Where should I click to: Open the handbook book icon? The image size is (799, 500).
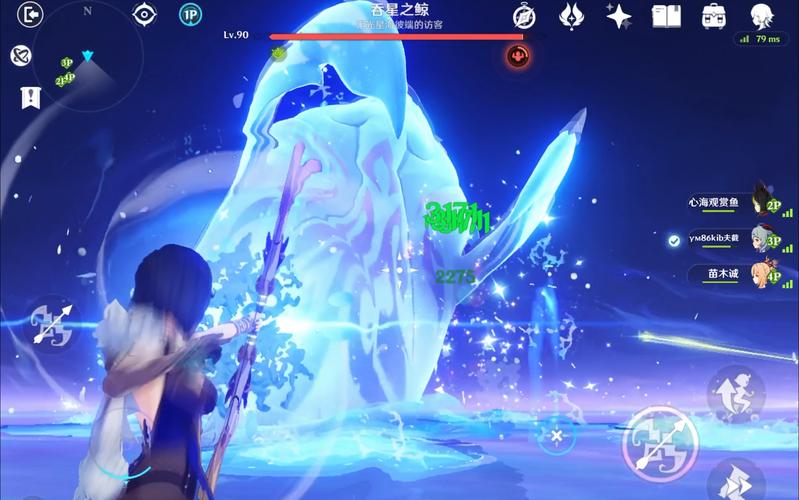click(x=666, y=16)
